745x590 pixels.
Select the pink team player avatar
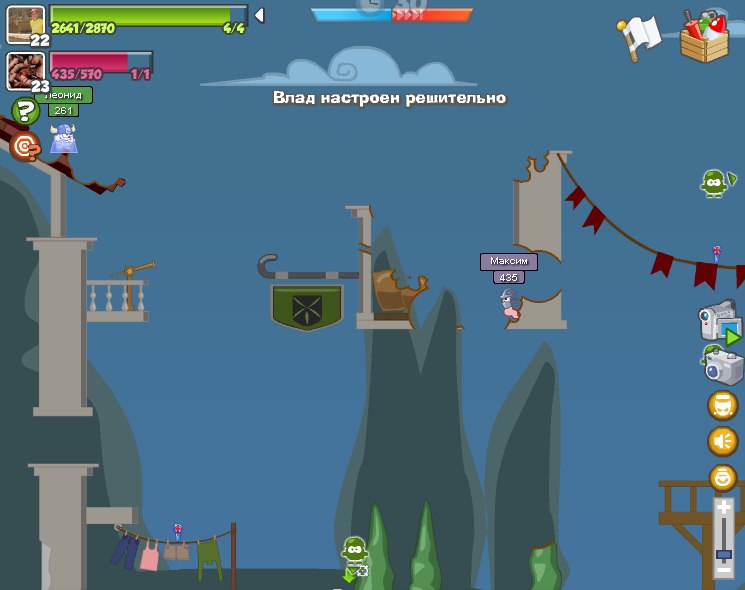25,70
